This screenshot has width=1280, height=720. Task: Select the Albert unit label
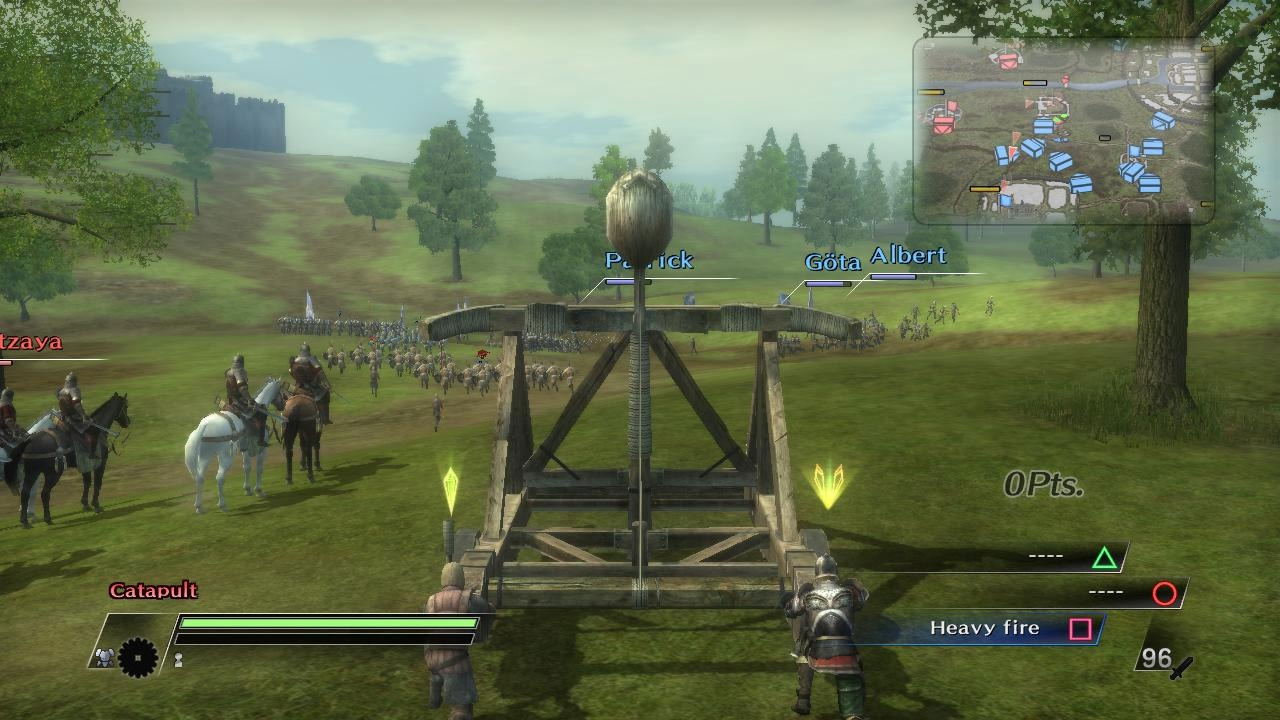point(908,256)
